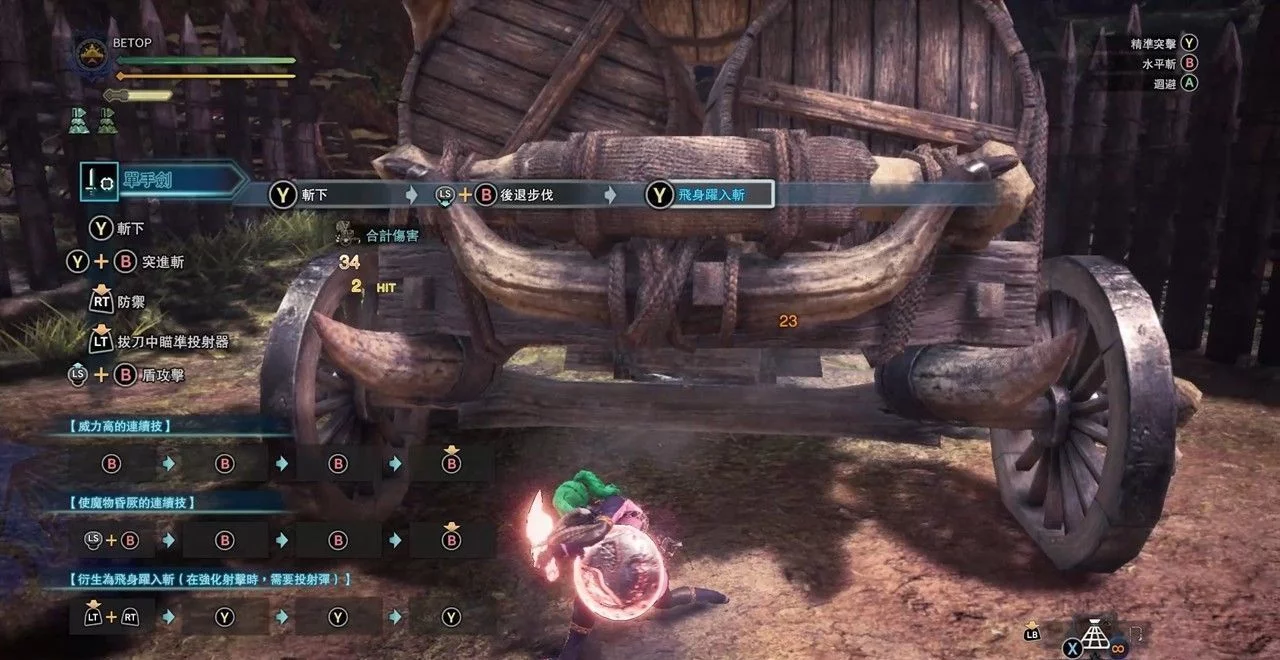
Task: Select the 防禦 move entry
Action: pos(132,298)
